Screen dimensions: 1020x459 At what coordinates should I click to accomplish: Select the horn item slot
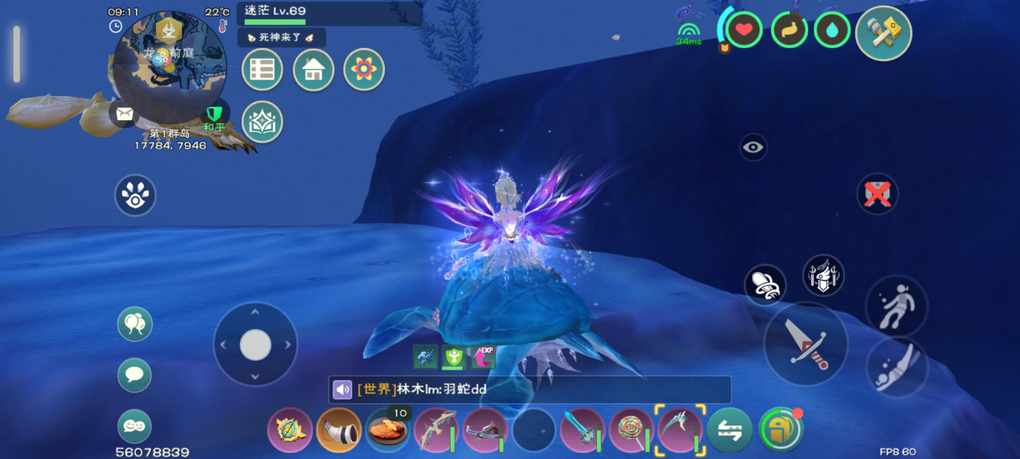point(339,431)
